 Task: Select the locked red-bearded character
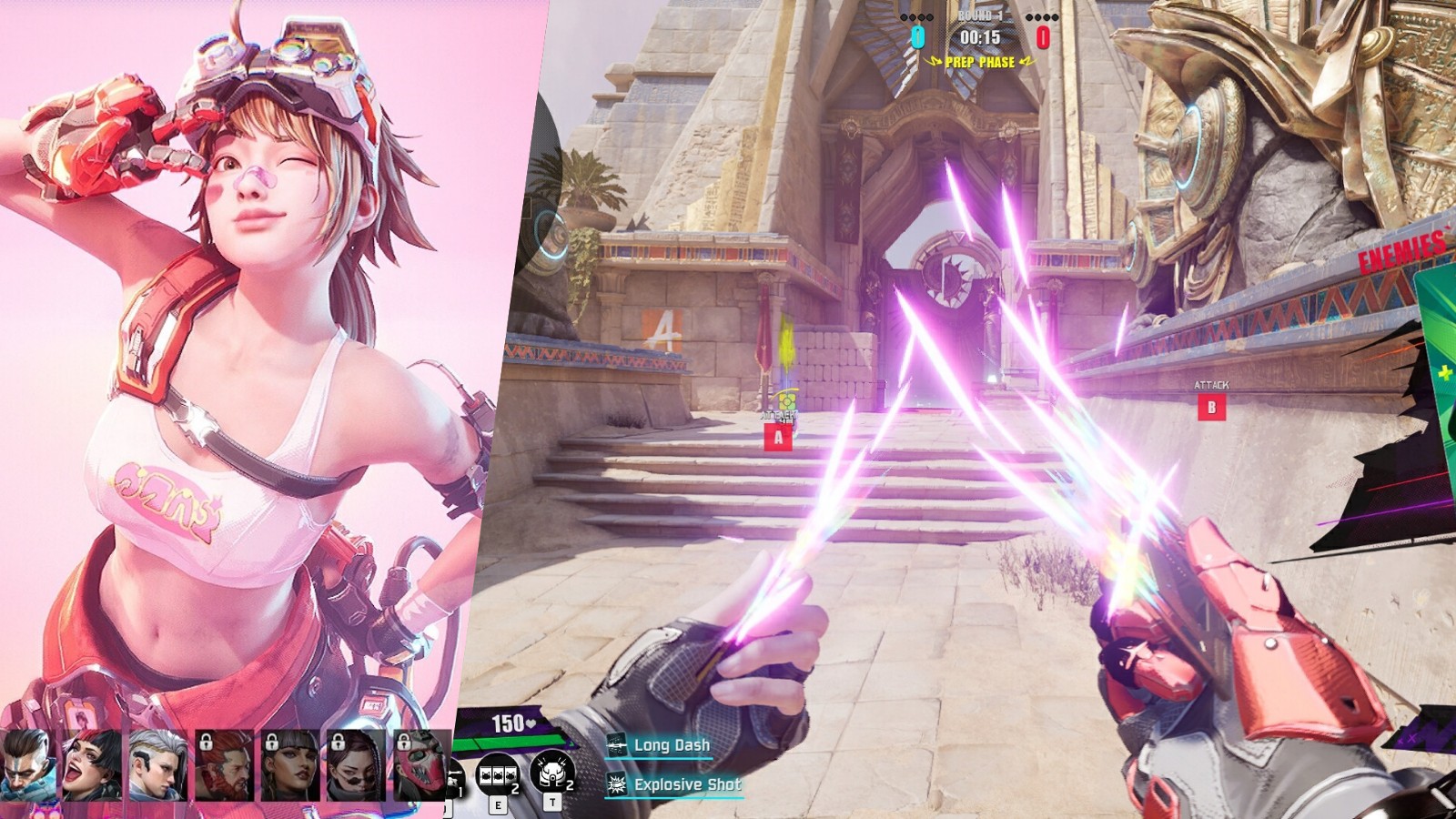tap(224, 764)
